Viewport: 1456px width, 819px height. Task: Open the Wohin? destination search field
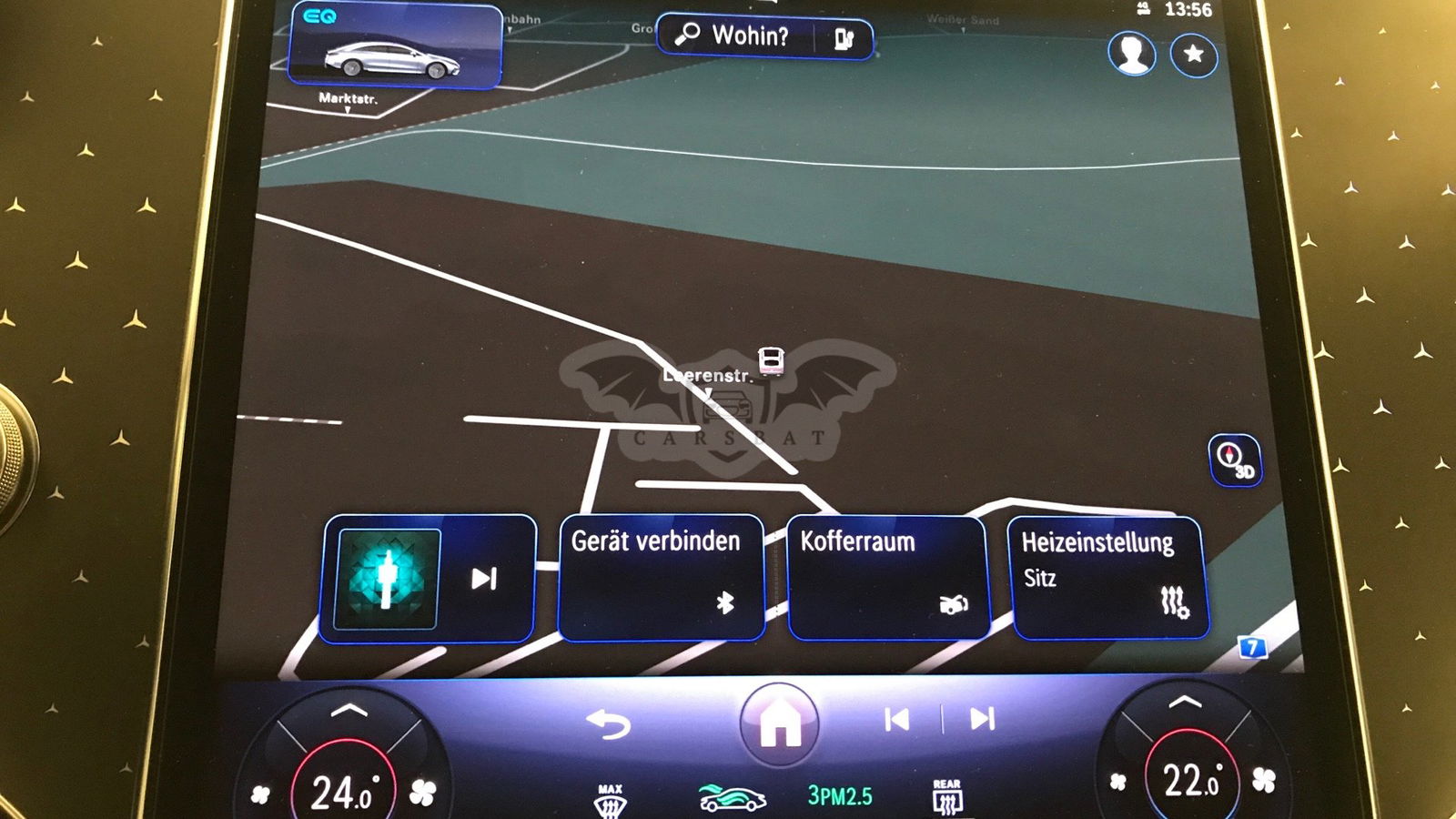(x=739, y=36)
